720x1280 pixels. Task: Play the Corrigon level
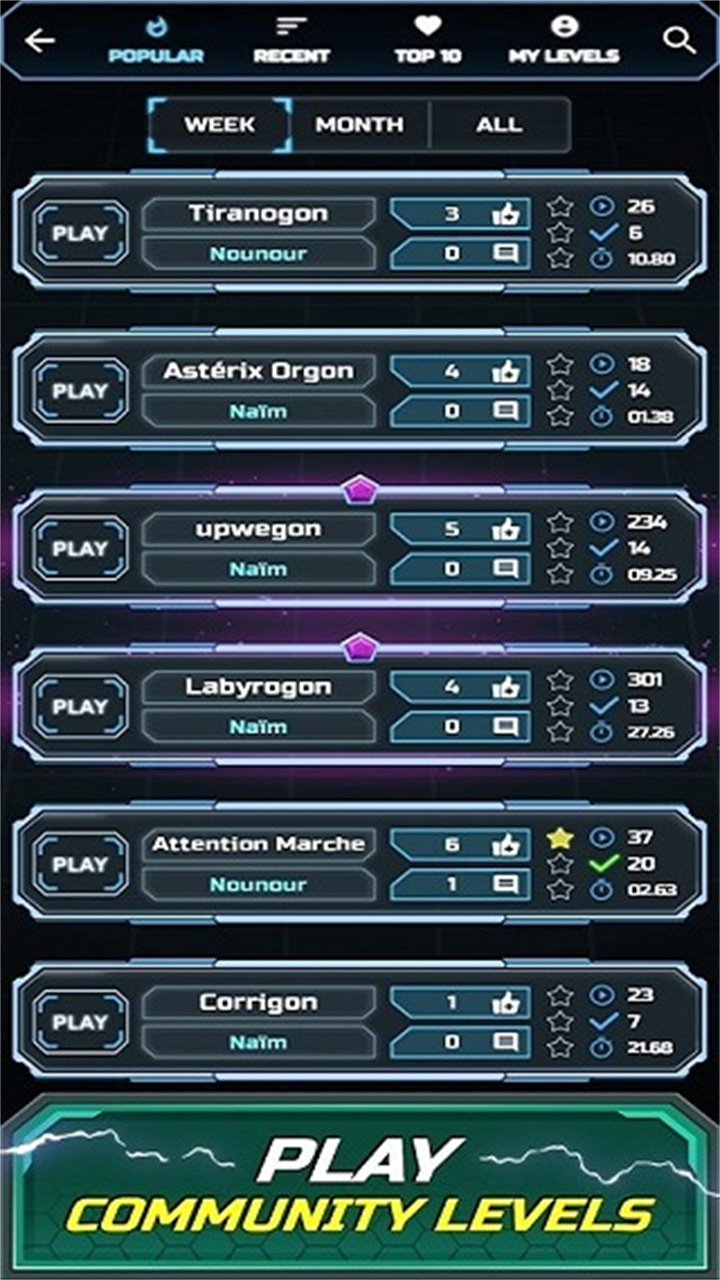pos(80,1022)
